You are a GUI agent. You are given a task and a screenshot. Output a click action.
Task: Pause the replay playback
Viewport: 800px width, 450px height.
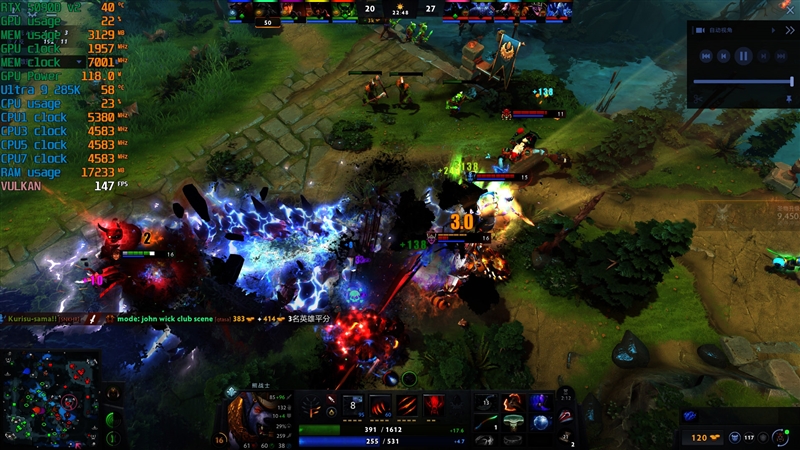coord(743,57)
